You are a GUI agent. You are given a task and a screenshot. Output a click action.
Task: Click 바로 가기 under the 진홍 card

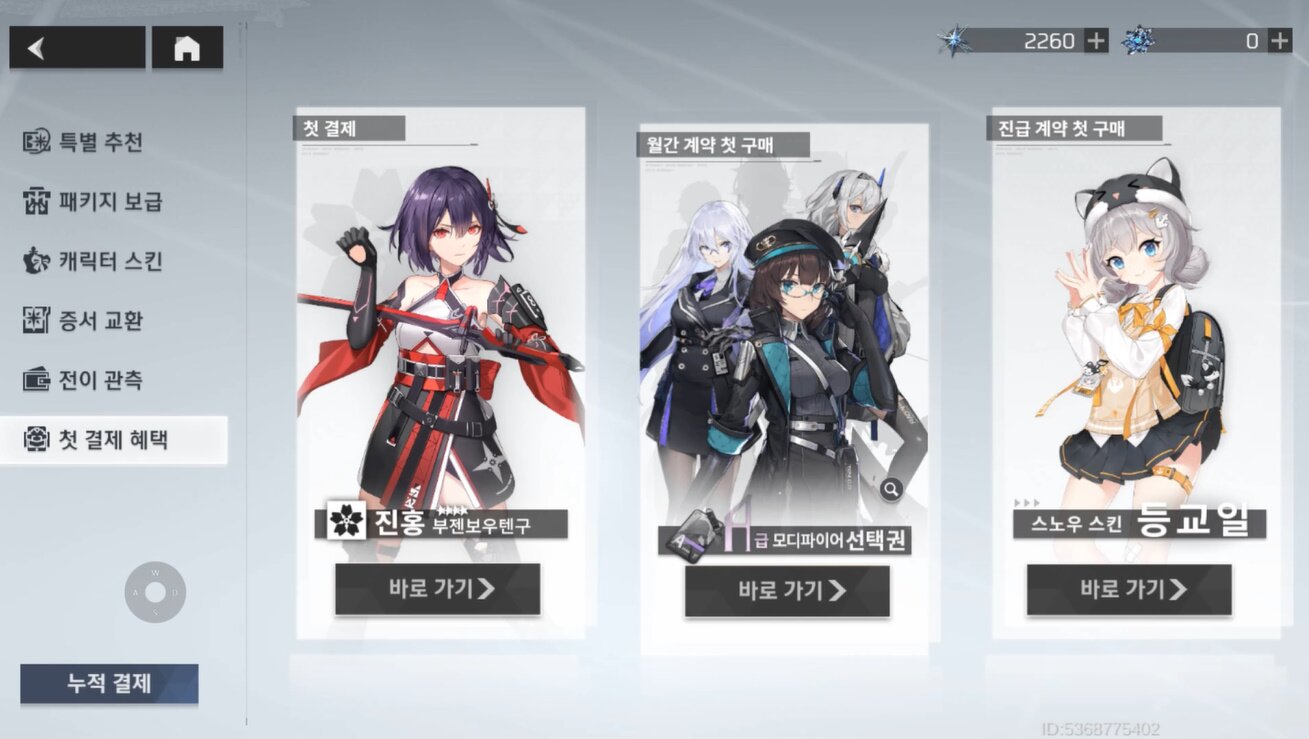[437, 589]
